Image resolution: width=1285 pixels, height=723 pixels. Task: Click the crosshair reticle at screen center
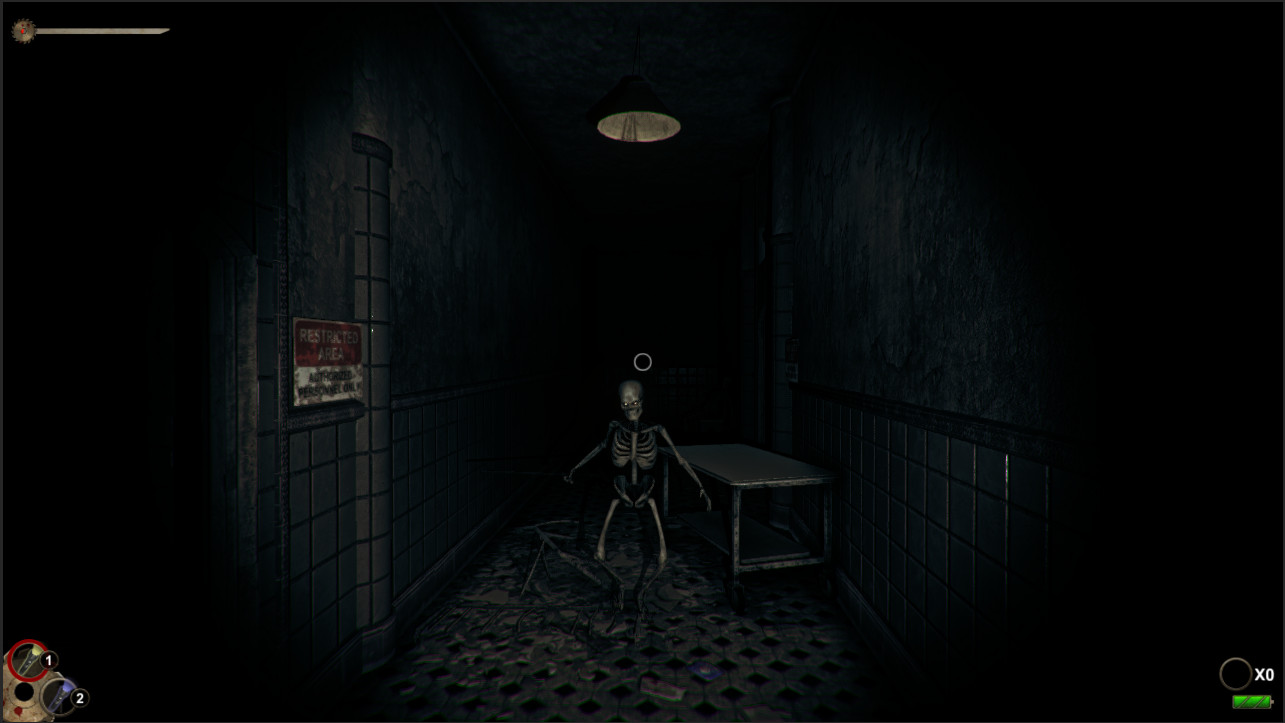pos(642,362)
